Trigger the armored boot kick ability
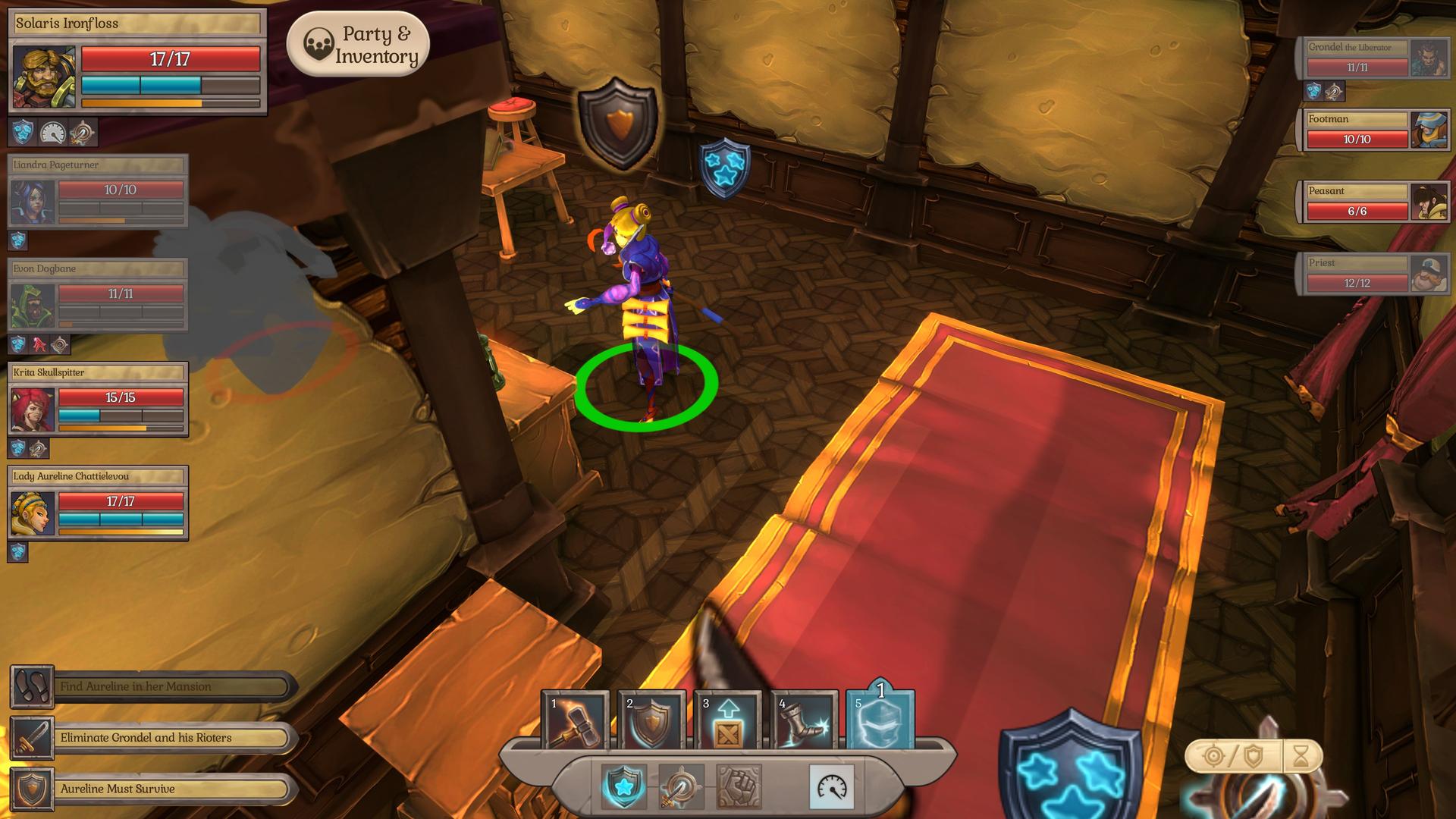This screenshot has width=1456, height=819. 805,721
